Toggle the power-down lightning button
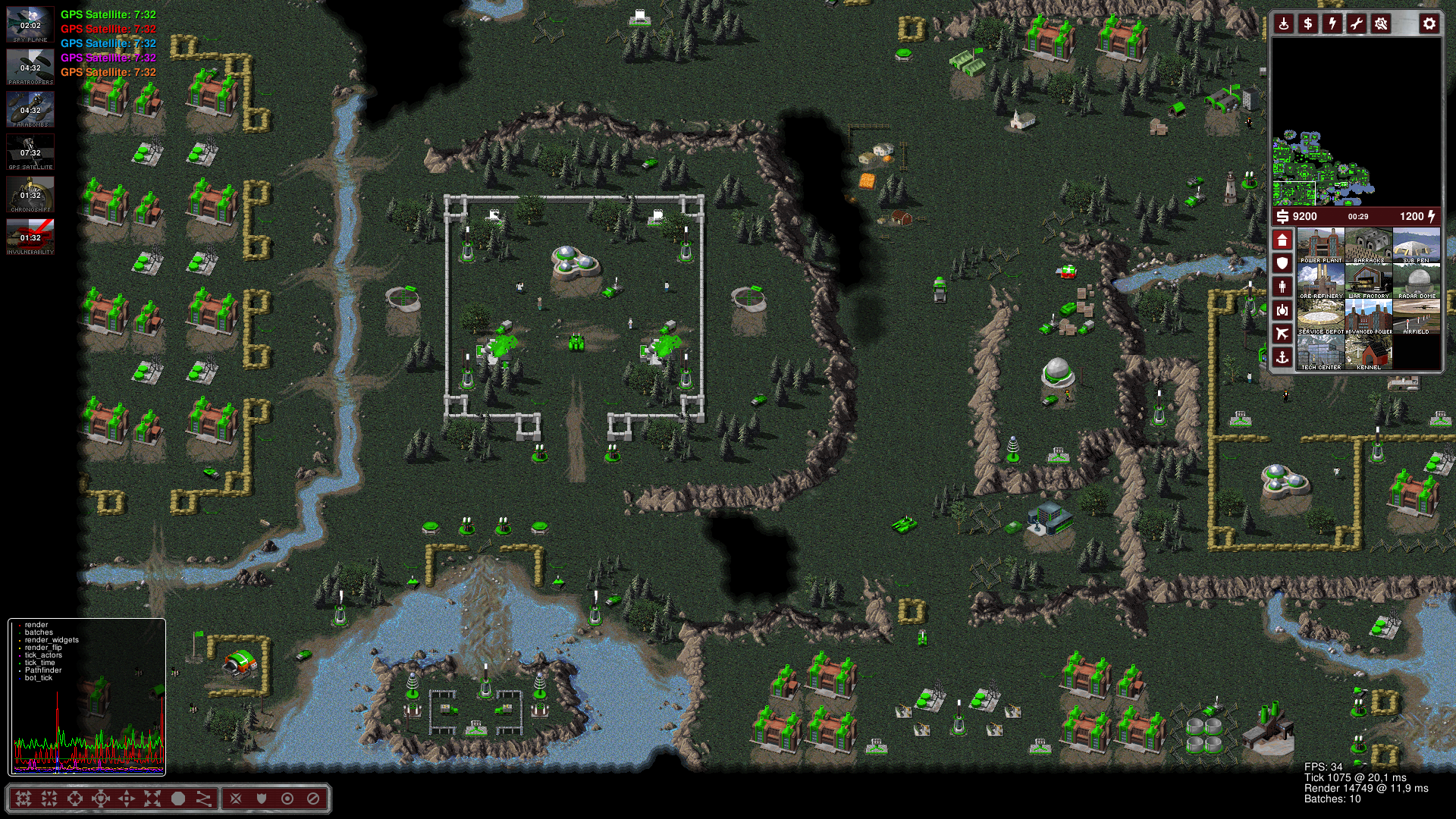The width and height of the screenshot is (1456, 819). [1332, 24]
